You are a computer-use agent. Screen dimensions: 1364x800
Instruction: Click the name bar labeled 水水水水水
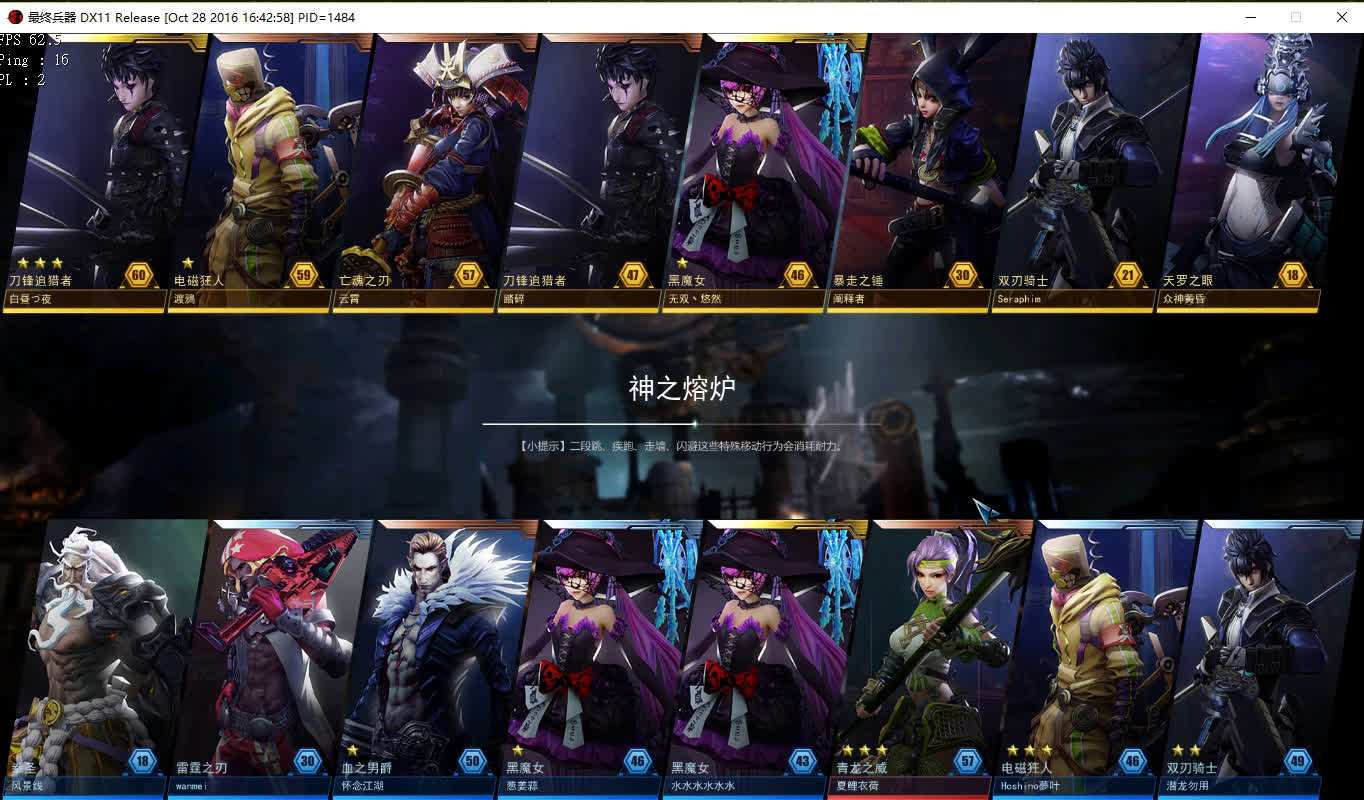click(745, 785)
